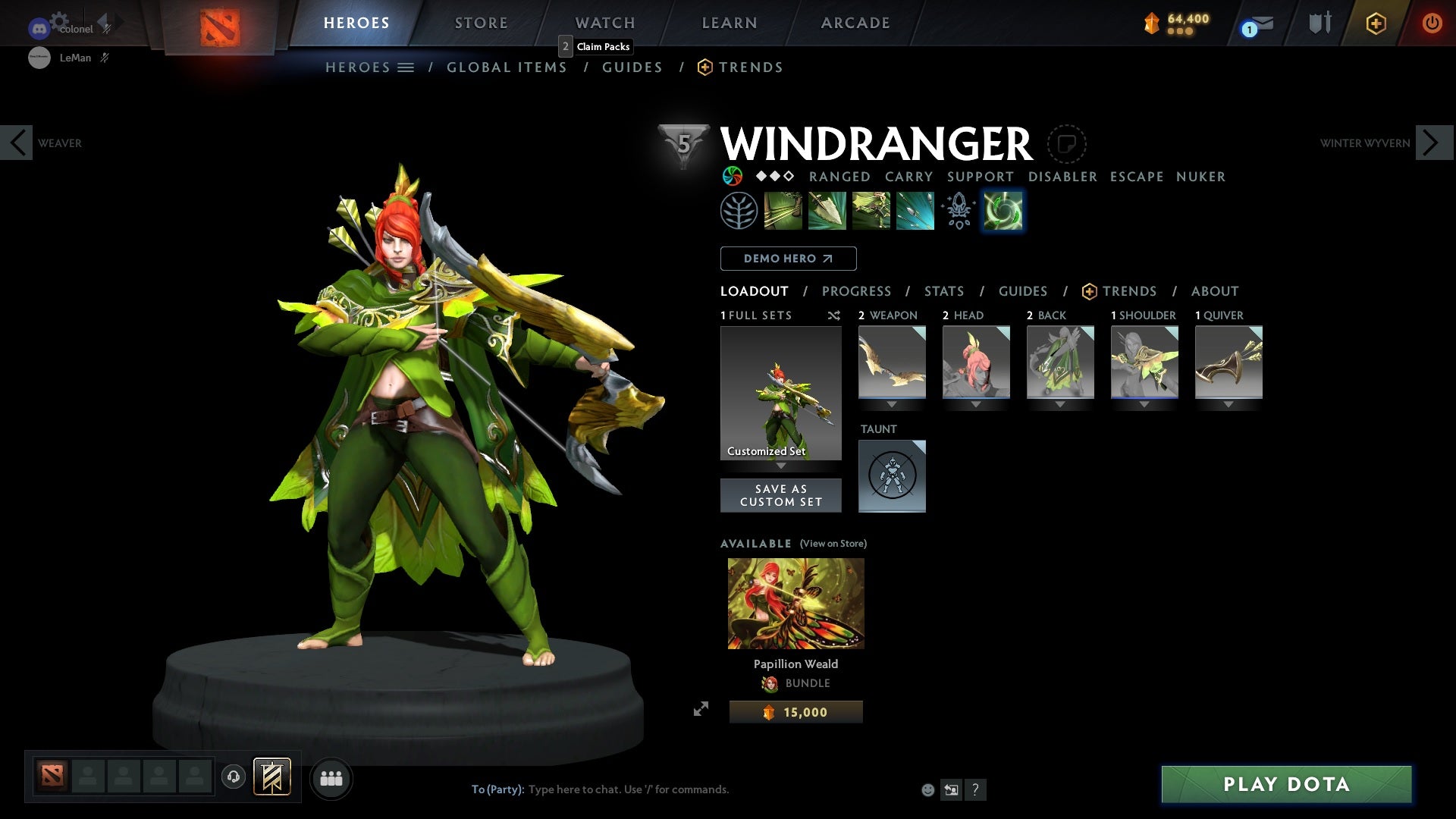Viewport: 1456px width, 819px height.
Task: Select the Shackleshot ability icon
Action: pos(784,210)
